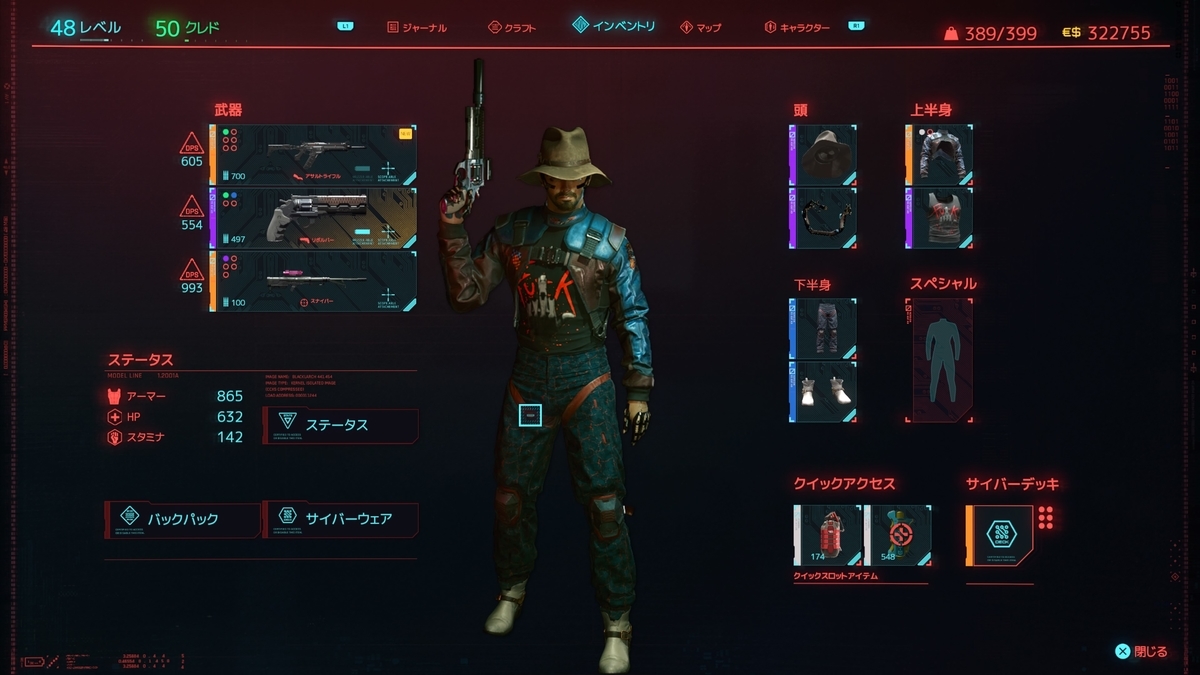
Task: Select the pants lower body slot
Action: [824, 328]
